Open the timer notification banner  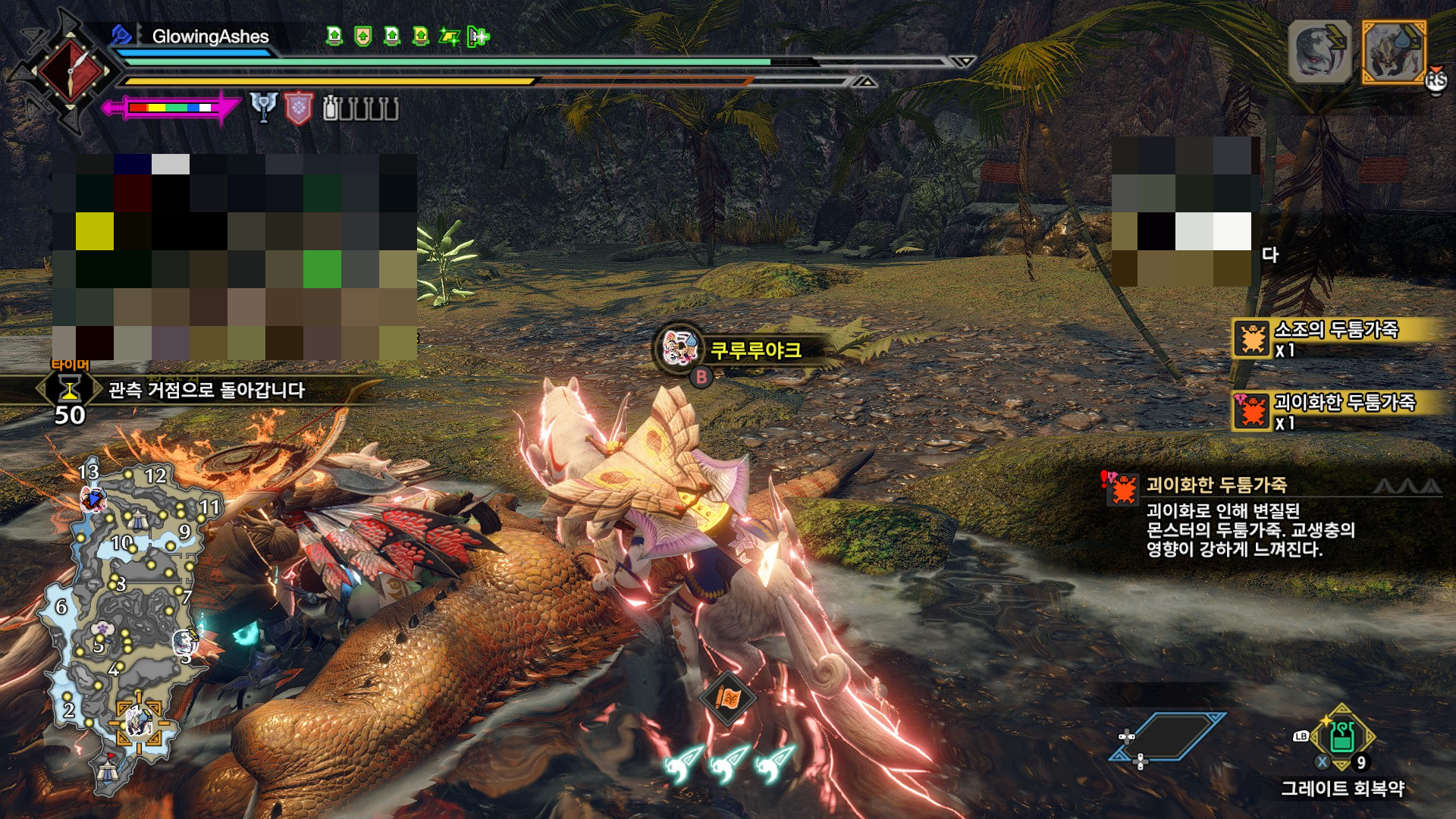tap(205, 391)
